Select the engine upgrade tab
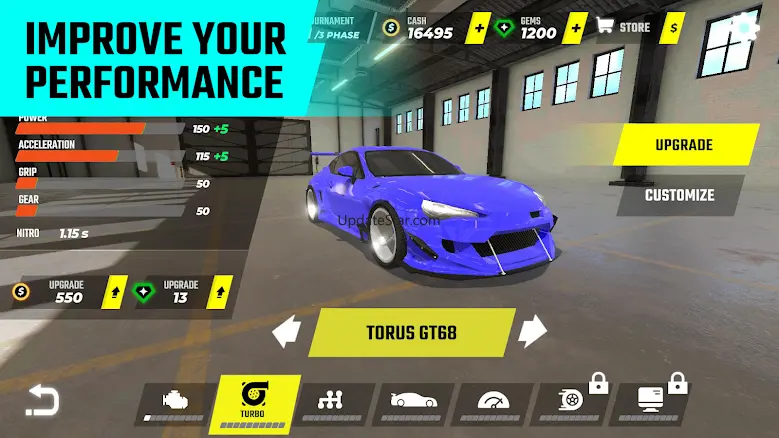Image resolution: width=779 pixels, height=438 pixels. (x=171, y=404)
